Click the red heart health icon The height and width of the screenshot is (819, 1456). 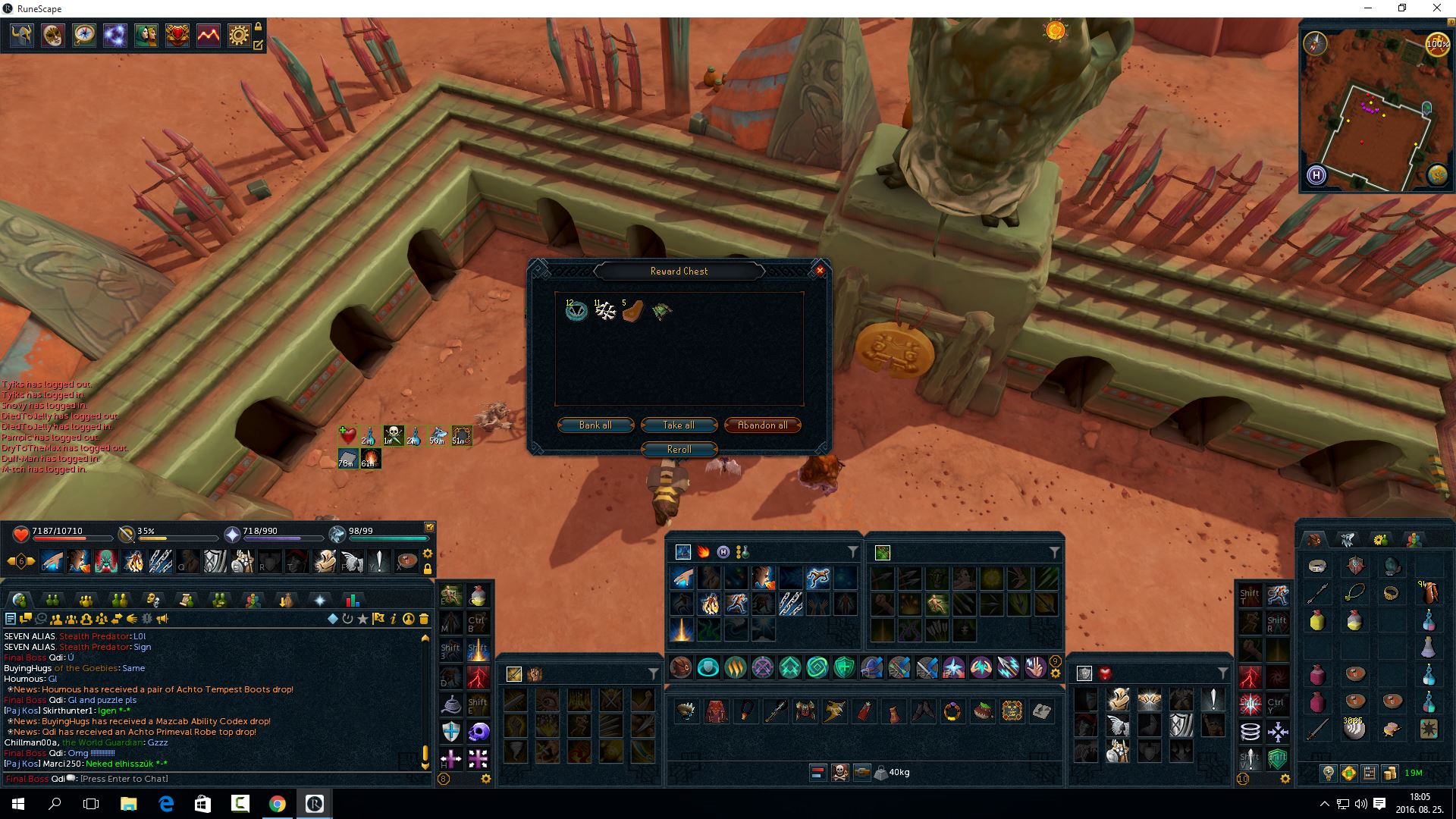point(20,535)
